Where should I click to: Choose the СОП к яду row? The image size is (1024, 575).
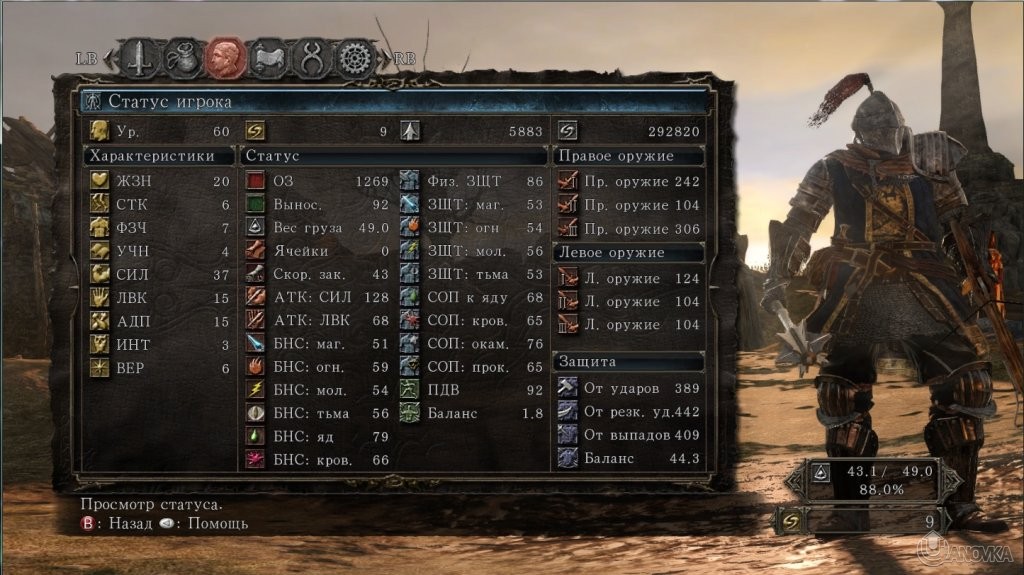coord(472,297)
